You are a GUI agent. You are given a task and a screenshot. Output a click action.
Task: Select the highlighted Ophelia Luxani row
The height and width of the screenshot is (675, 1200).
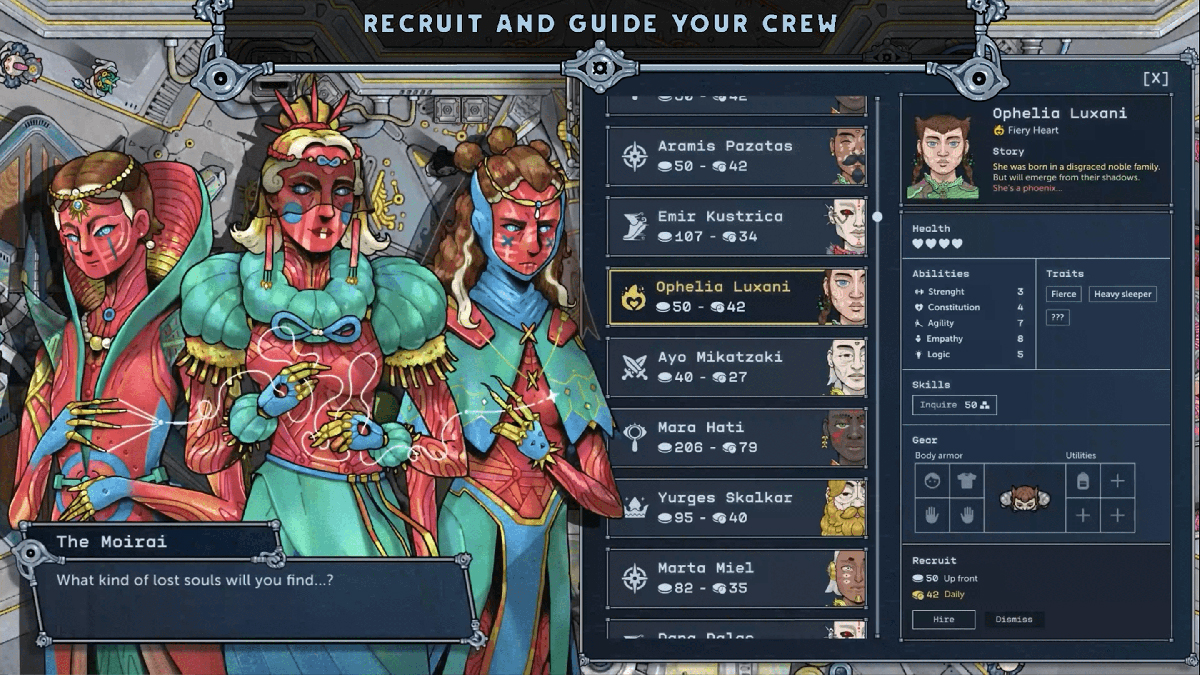coord(736,297)
